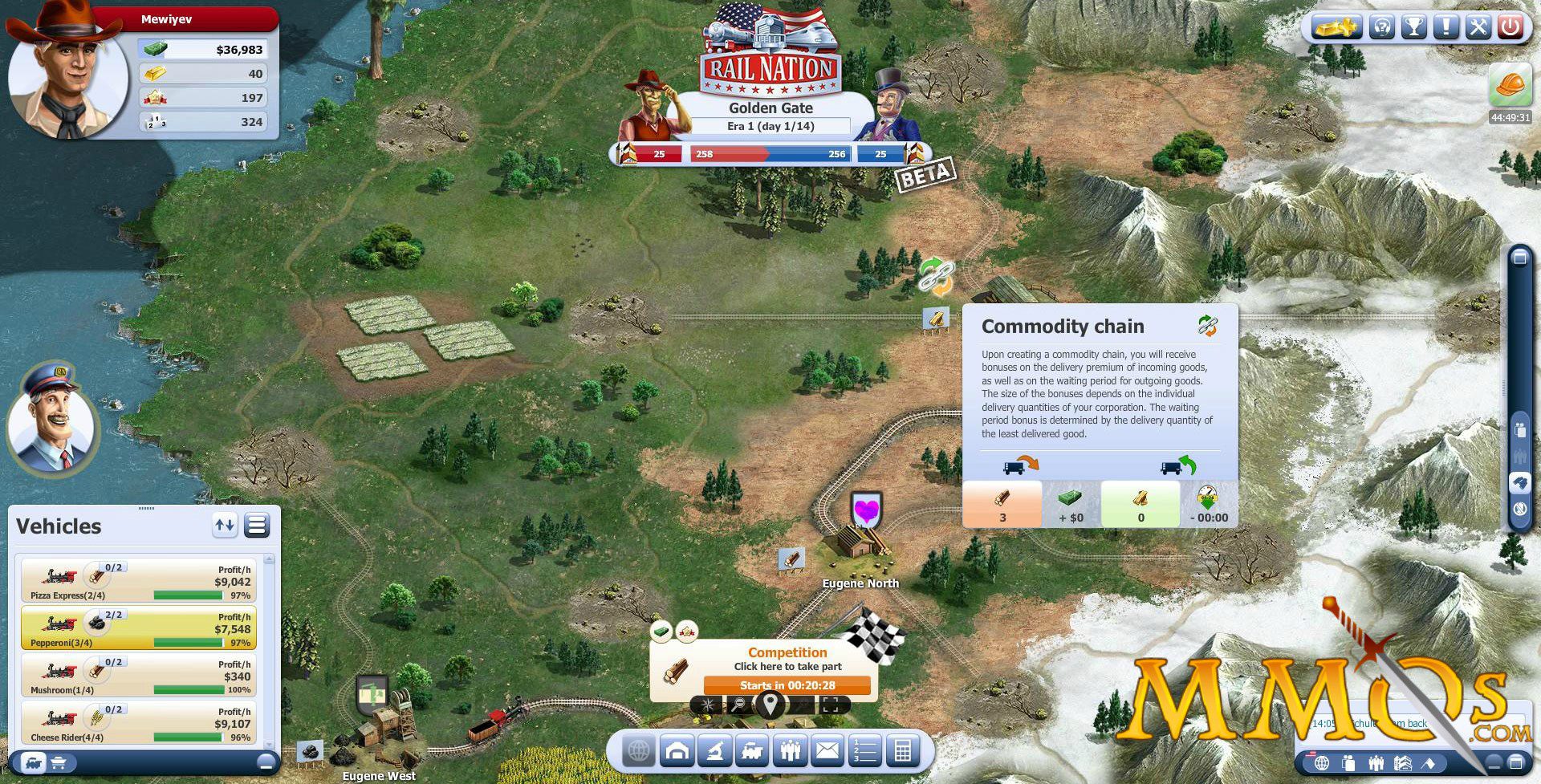Open the calculator button in bottom toolbar

click(902, 751)
